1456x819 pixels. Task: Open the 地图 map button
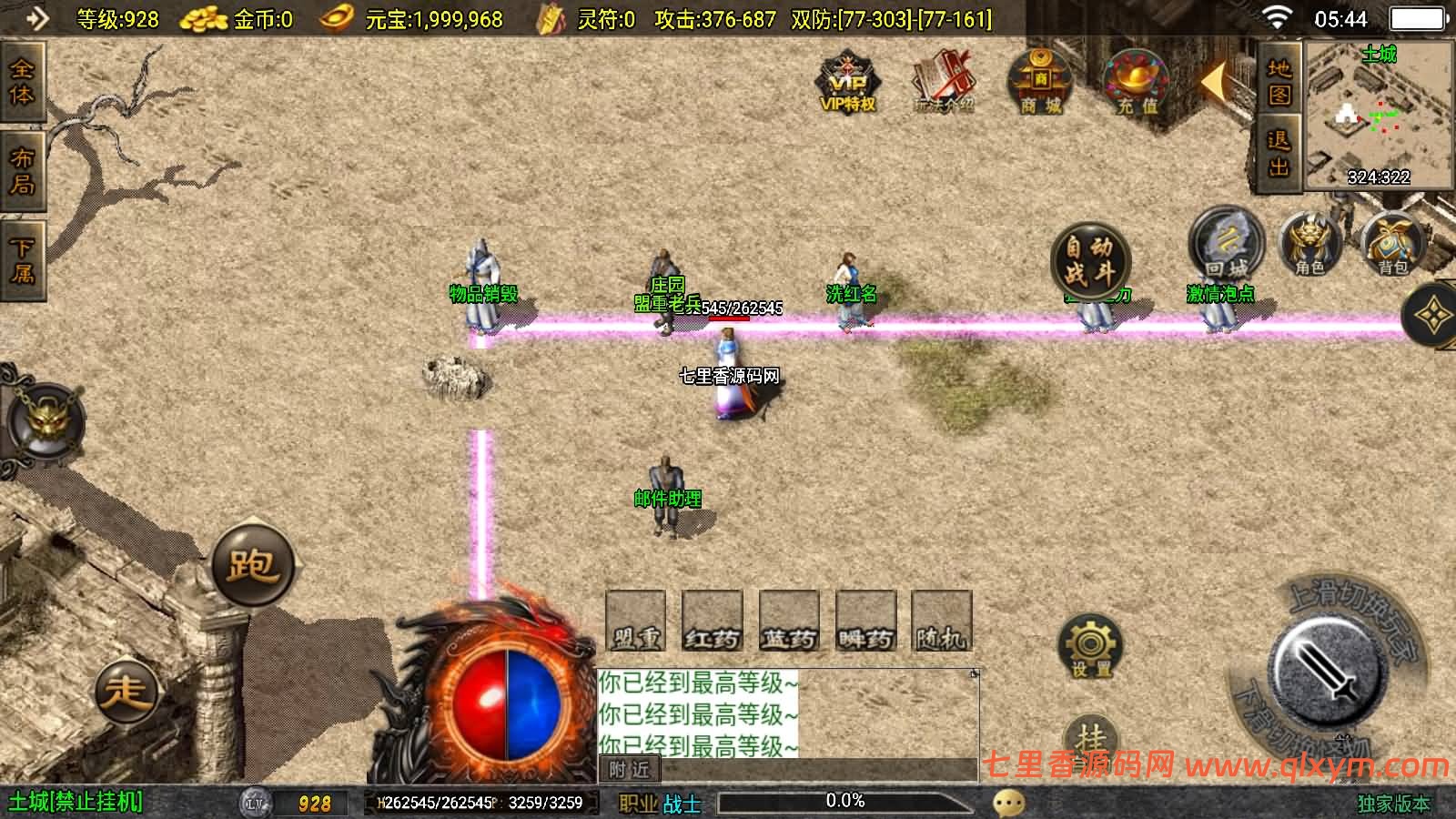[x=1279, y=81]
